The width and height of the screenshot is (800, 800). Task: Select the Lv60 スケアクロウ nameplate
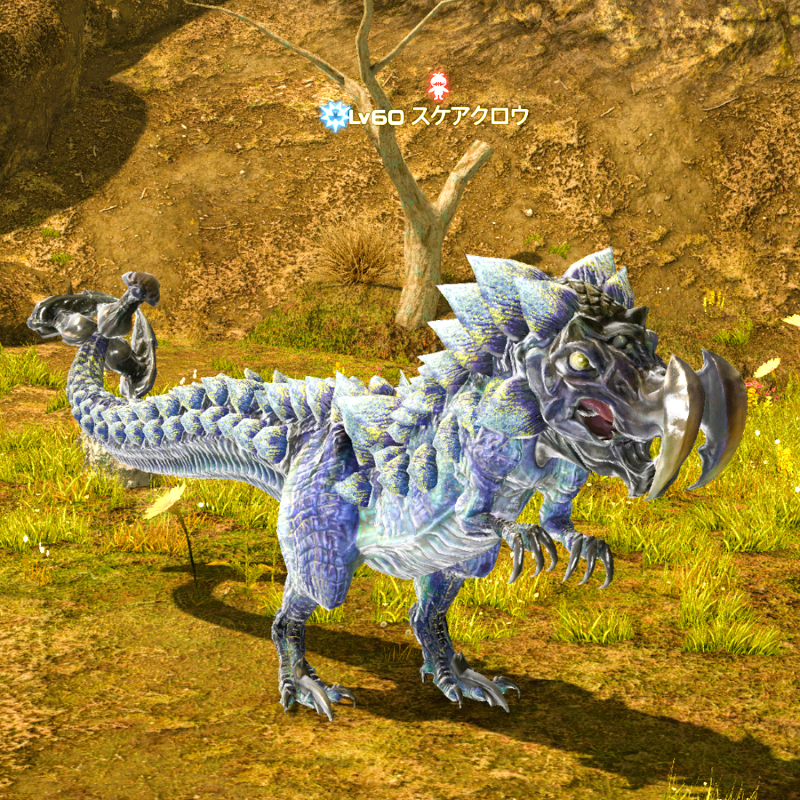coord(437,117)
